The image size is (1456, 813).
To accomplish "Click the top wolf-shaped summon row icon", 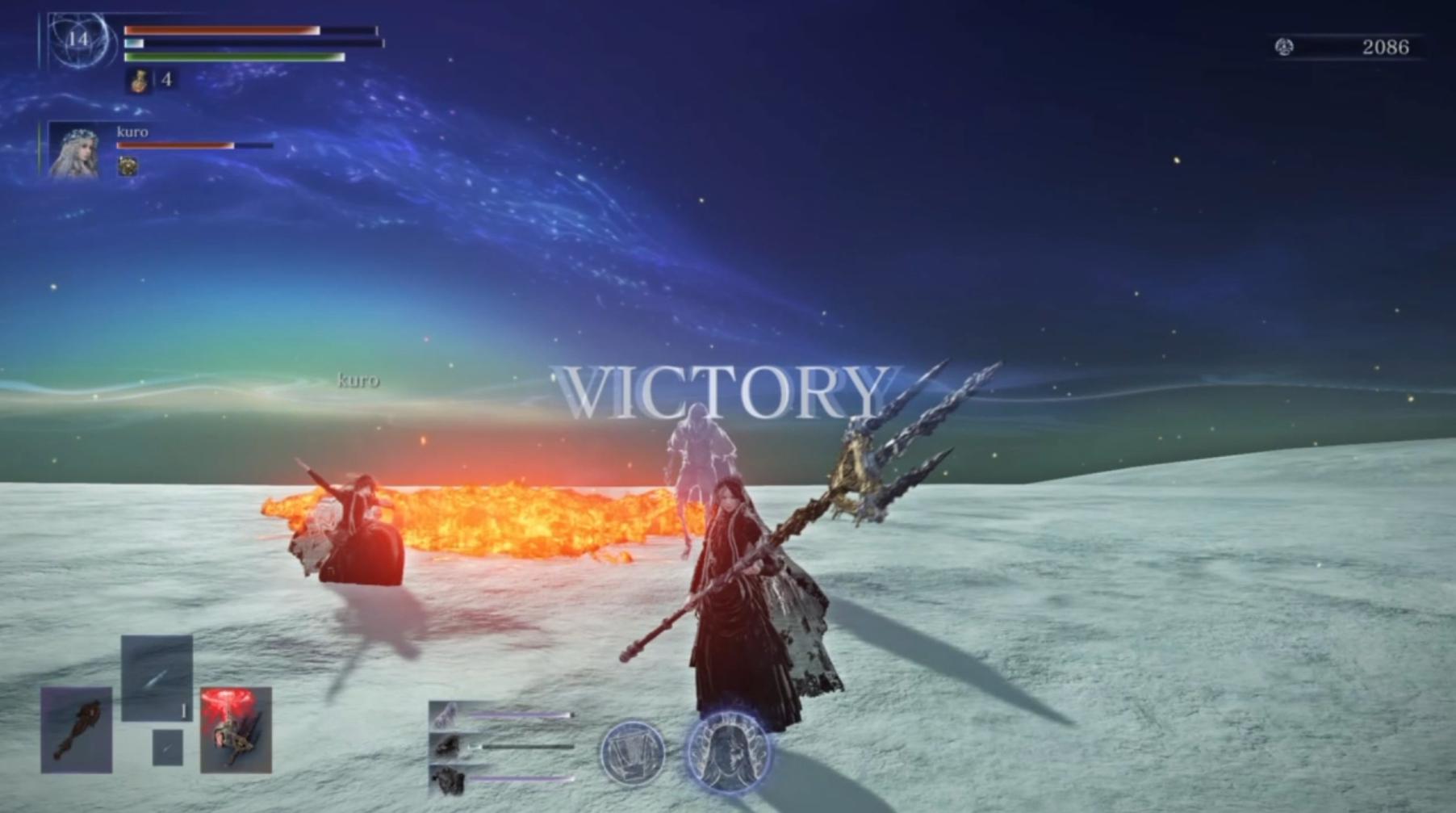I will point(446,715).
